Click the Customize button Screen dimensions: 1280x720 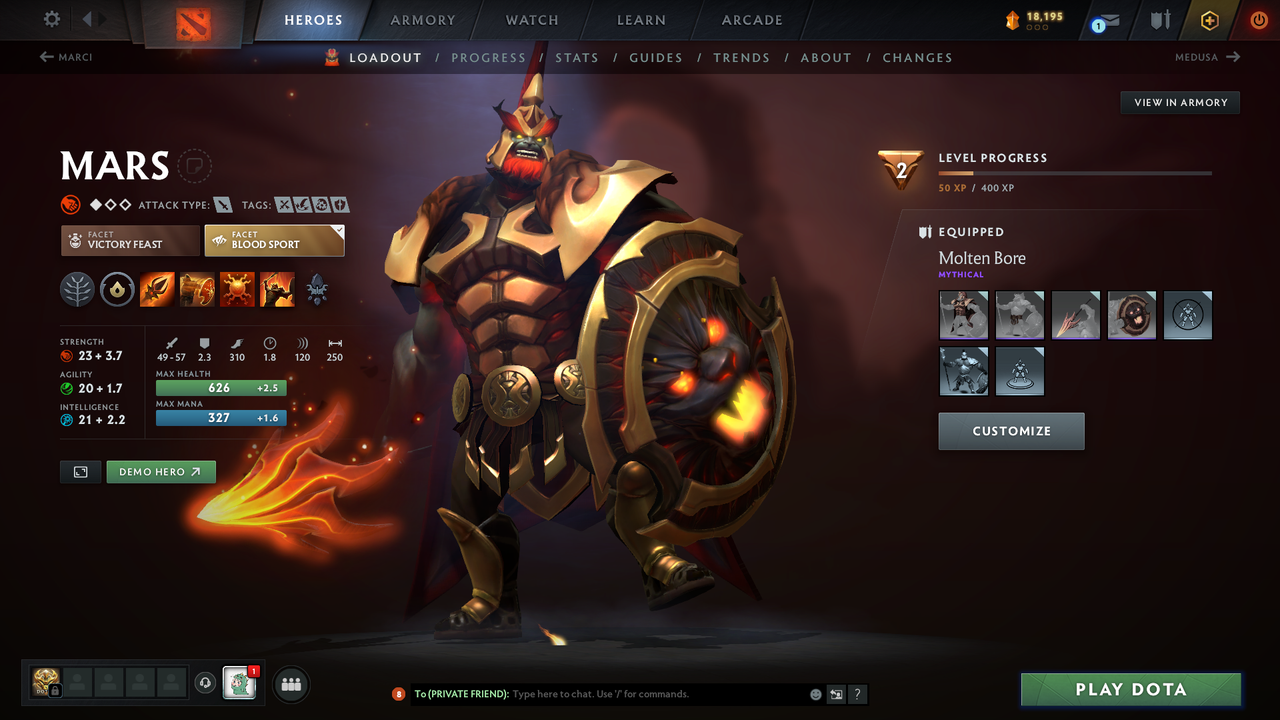click(1011, 431)
